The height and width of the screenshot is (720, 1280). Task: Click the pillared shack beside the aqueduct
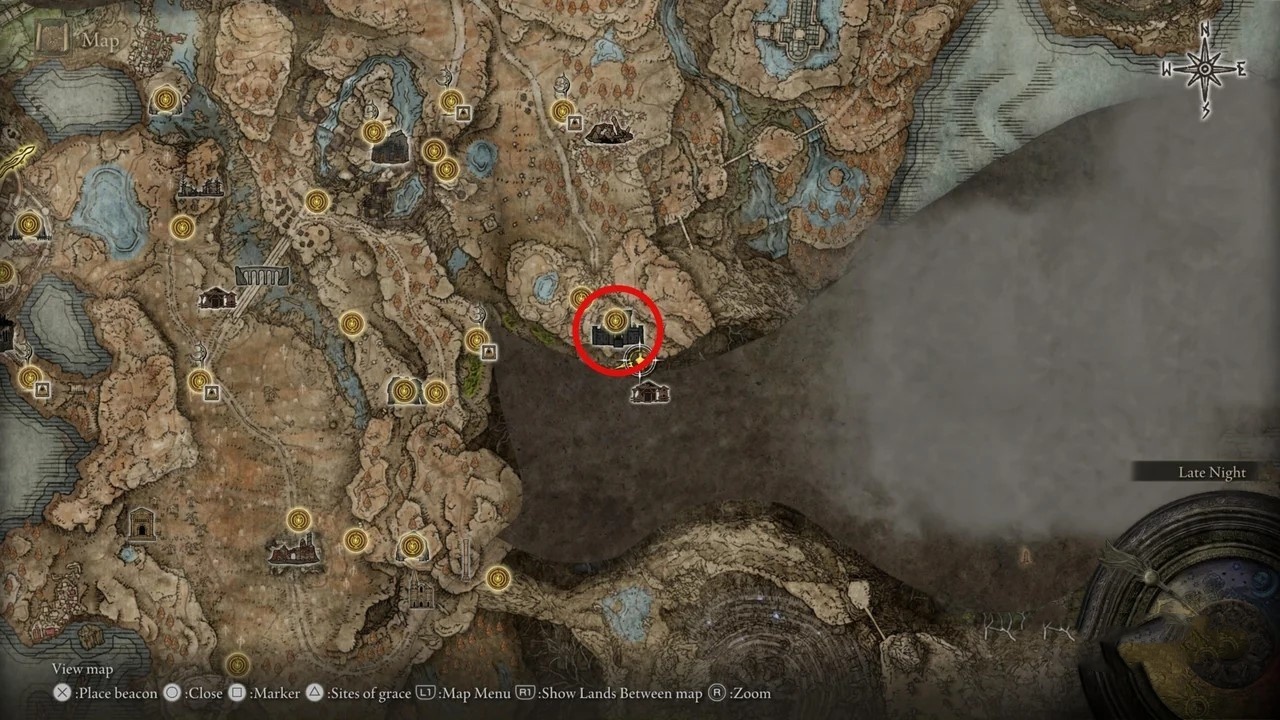[216, 297]
